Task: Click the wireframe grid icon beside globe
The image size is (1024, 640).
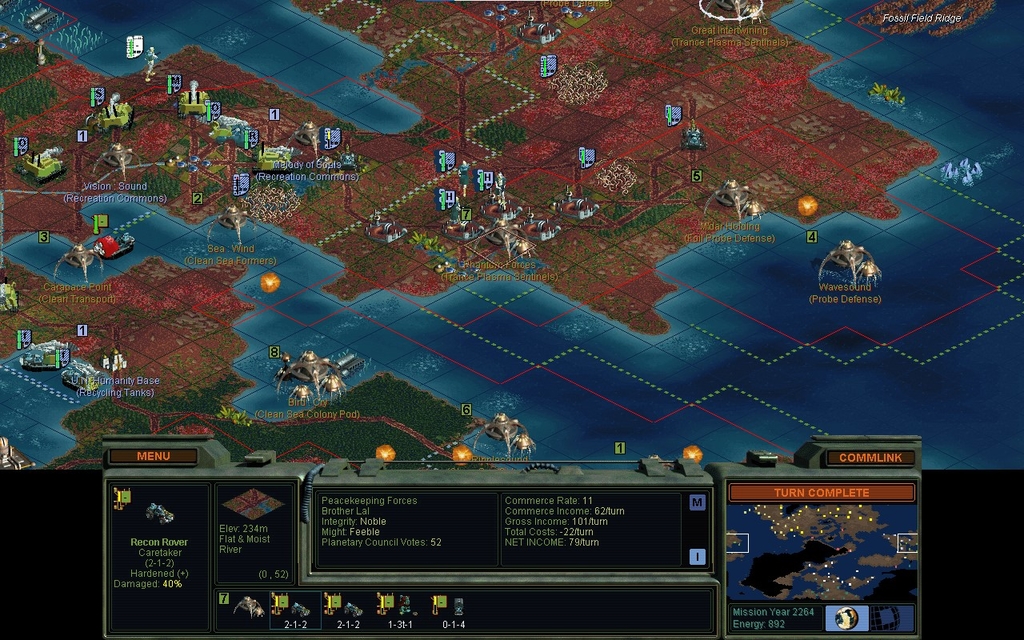Action: pyautogui.click(x=884, y=617)
